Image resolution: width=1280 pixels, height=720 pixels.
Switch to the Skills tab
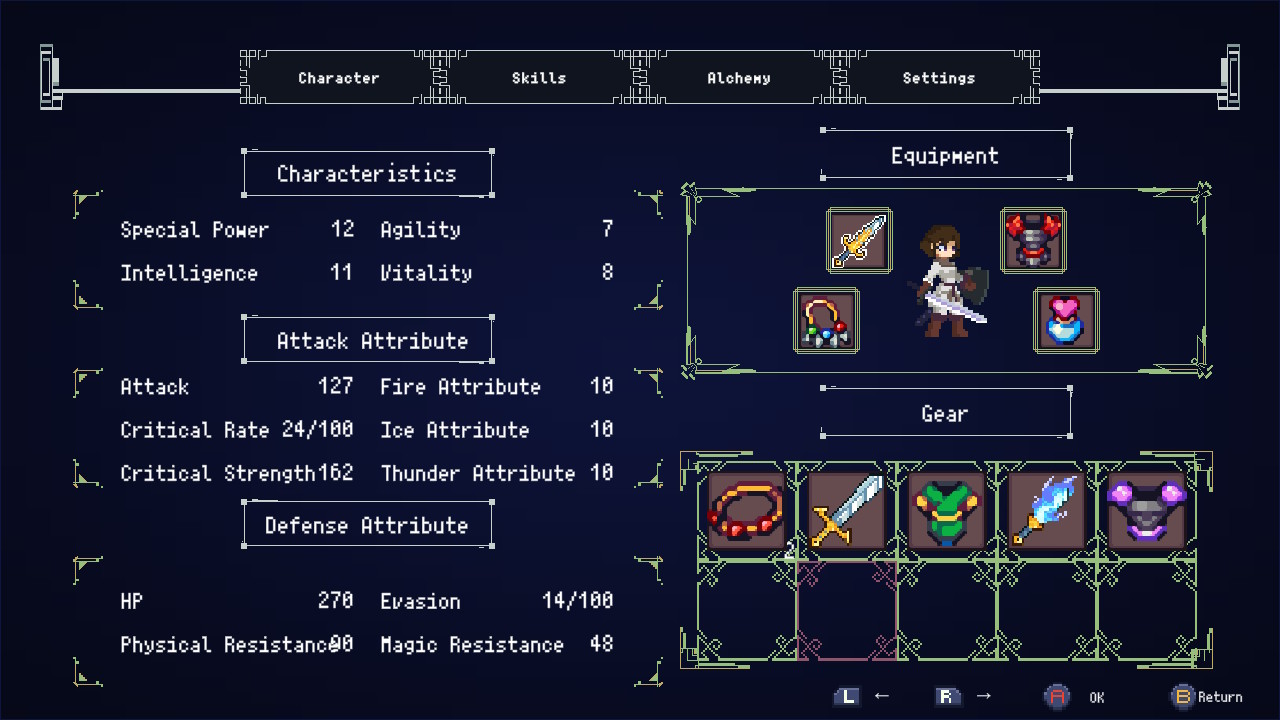538,77
